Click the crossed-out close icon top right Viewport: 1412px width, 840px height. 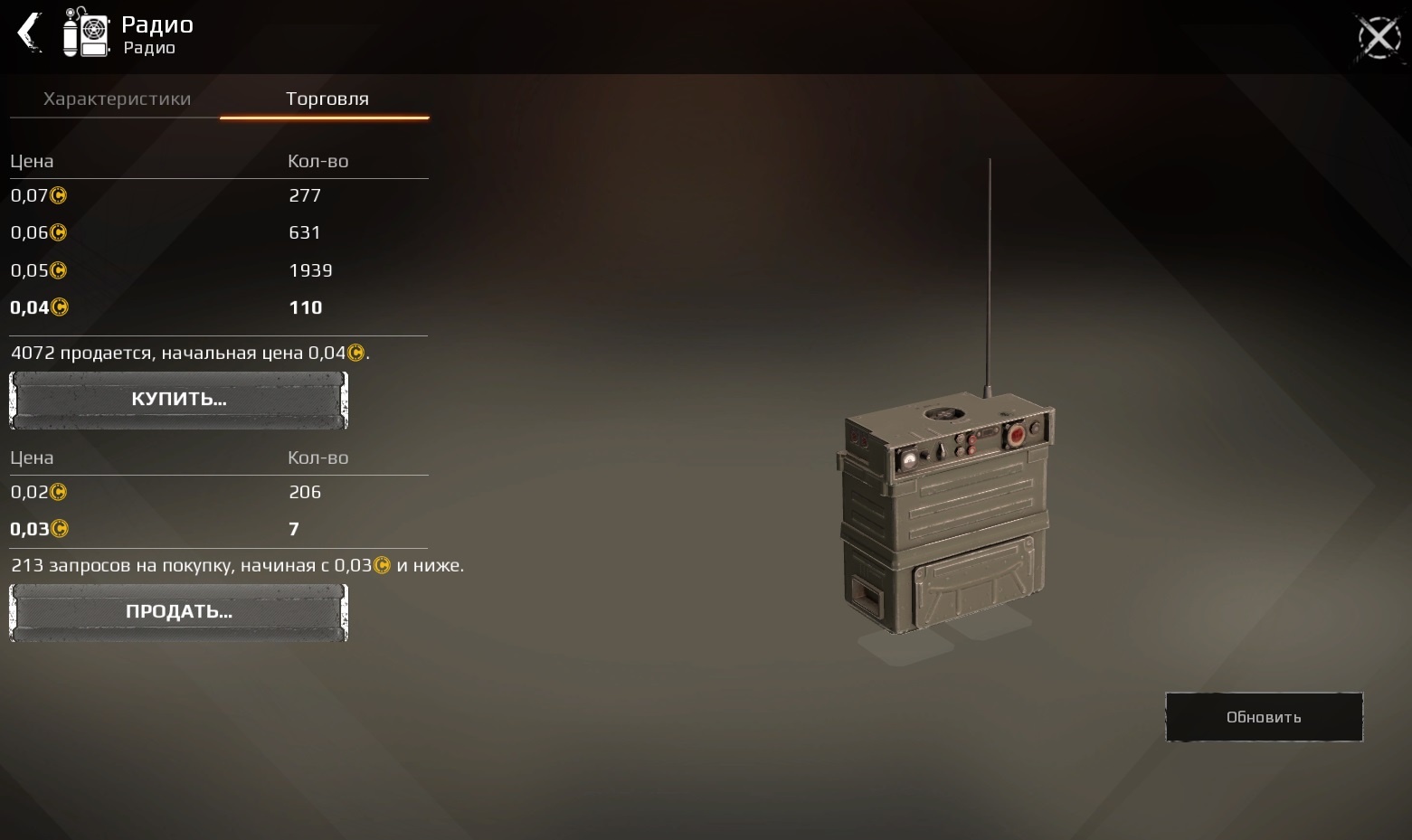[x=1378, y=36]
